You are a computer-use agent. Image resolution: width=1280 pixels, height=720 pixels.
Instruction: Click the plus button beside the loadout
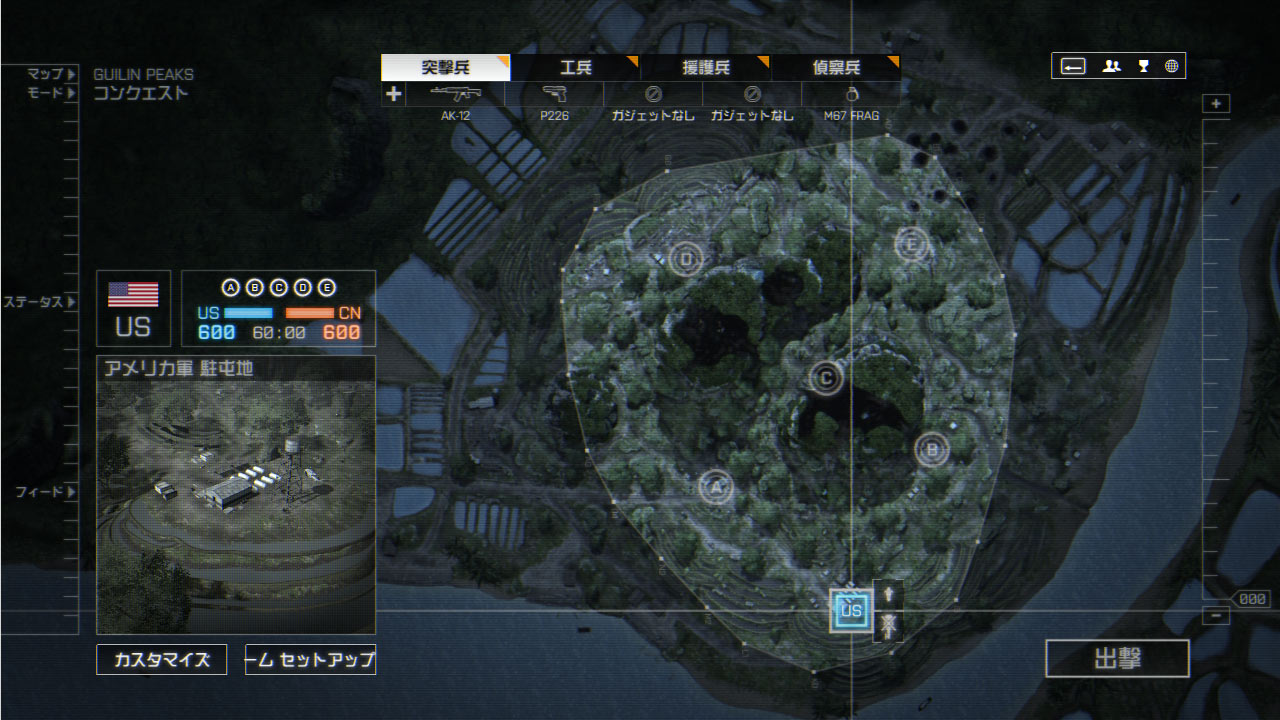pyautogui.click(x=394, y=94)
